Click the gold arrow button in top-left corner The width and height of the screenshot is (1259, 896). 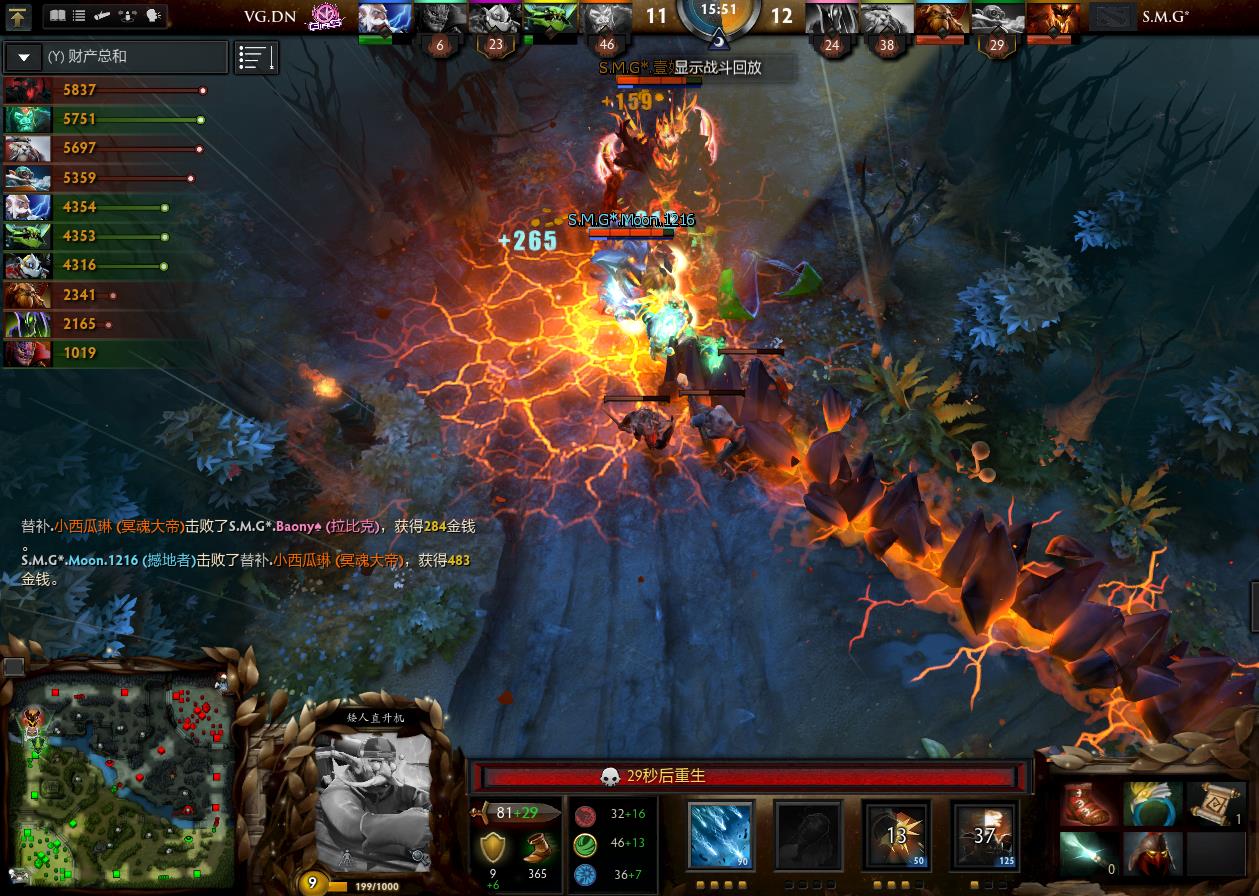tap(18, 16)
